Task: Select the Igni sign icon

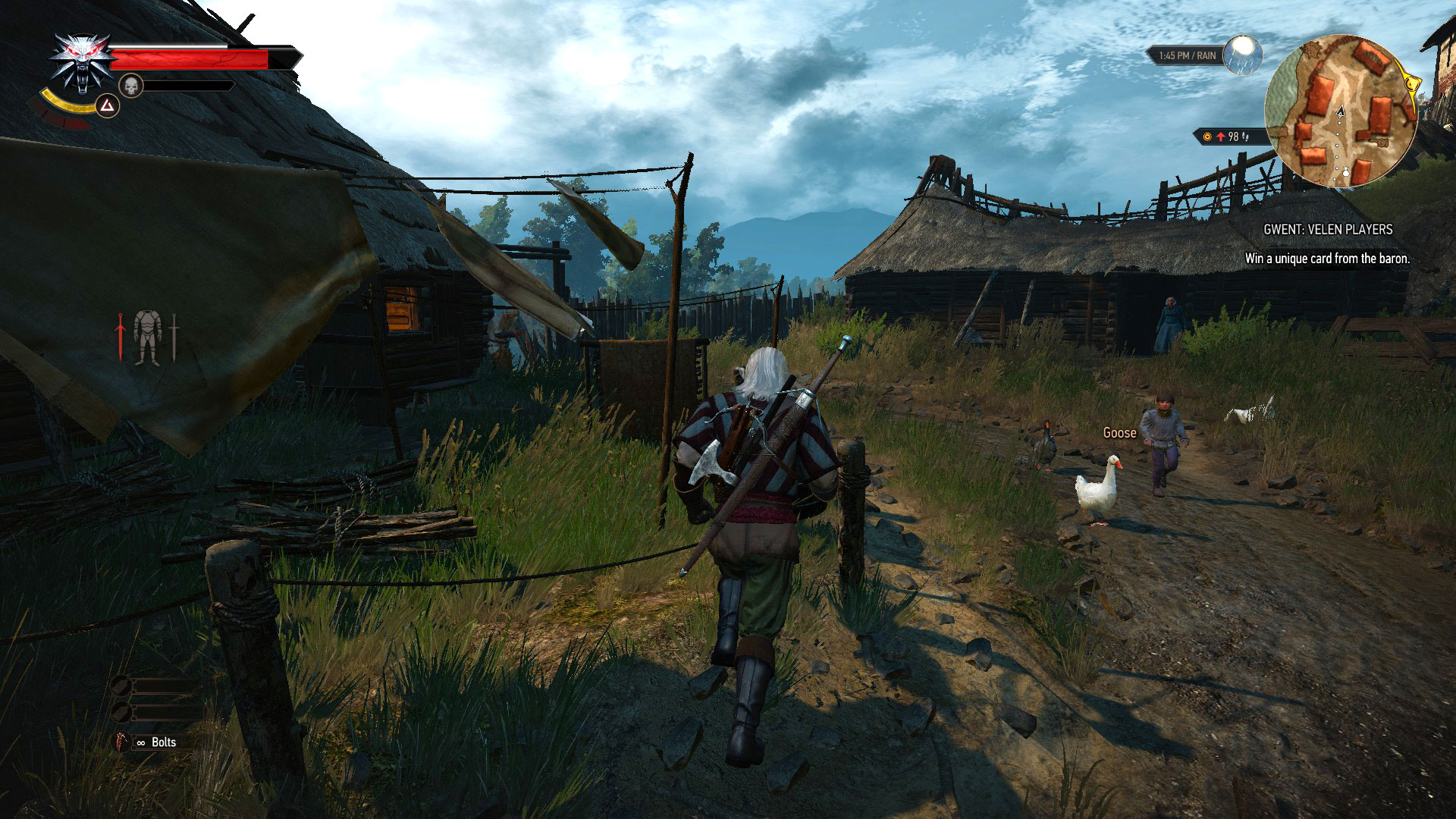Action: pyautogui.click(x=108, y=106)
